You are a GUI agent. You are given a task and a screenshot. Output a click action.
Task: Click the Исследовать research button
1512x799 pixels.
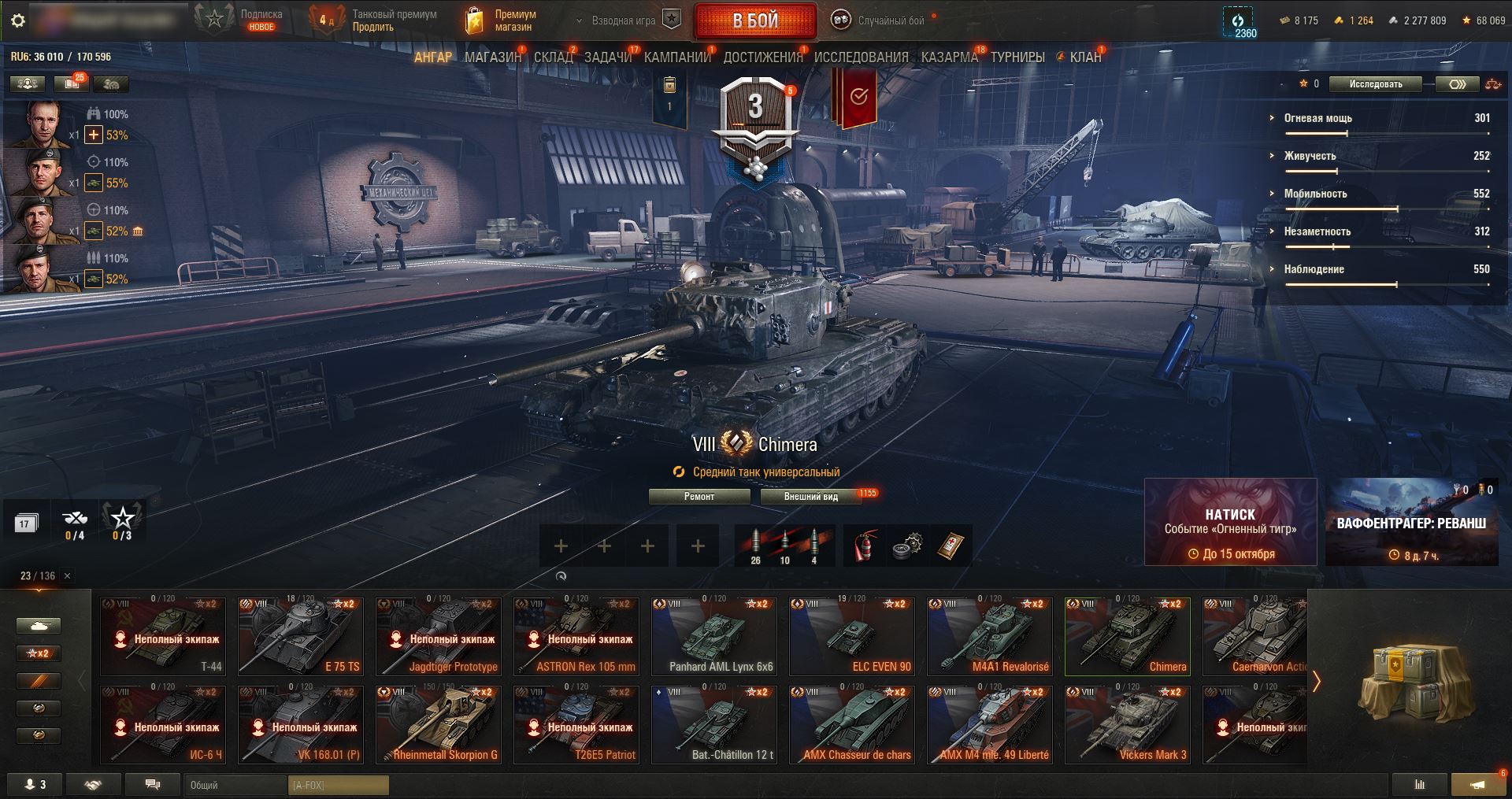coord(1375,84)
